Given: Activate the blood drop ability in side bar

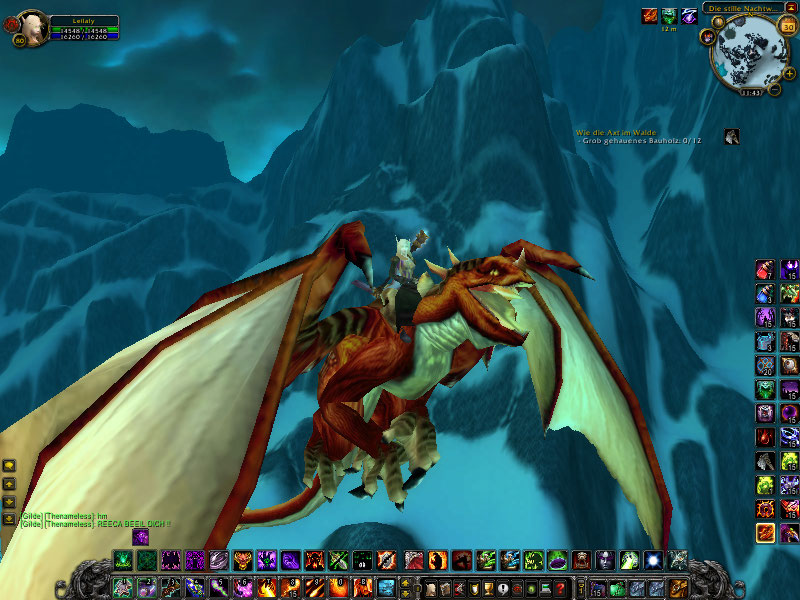Looking at the screenshot, I should [x=765, y=438].
